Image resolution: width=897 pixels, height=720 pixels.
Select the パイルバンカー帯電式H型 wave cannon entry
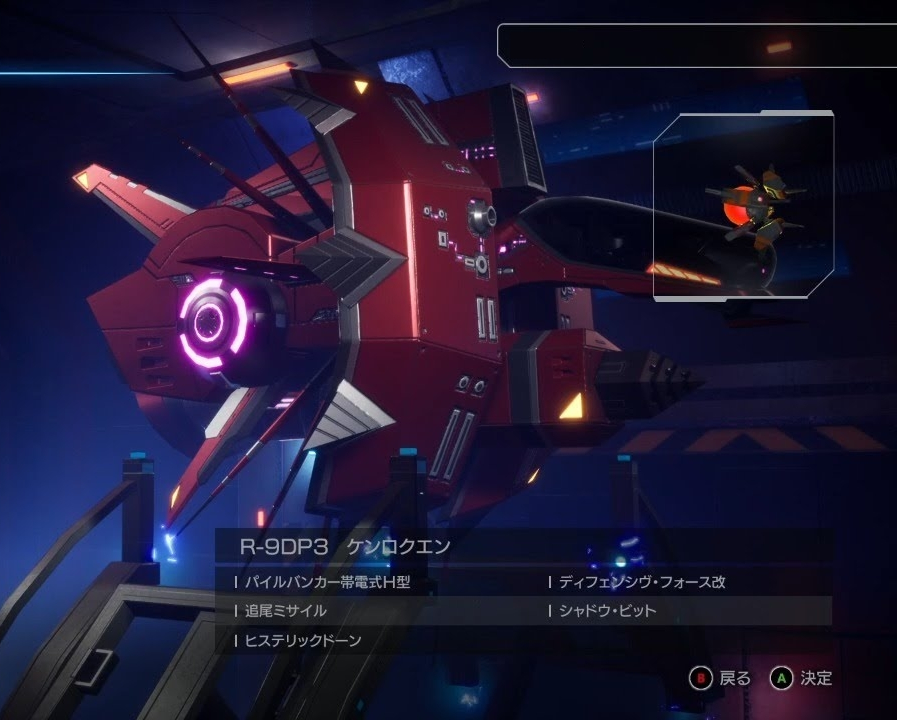[x=327, y=582]
